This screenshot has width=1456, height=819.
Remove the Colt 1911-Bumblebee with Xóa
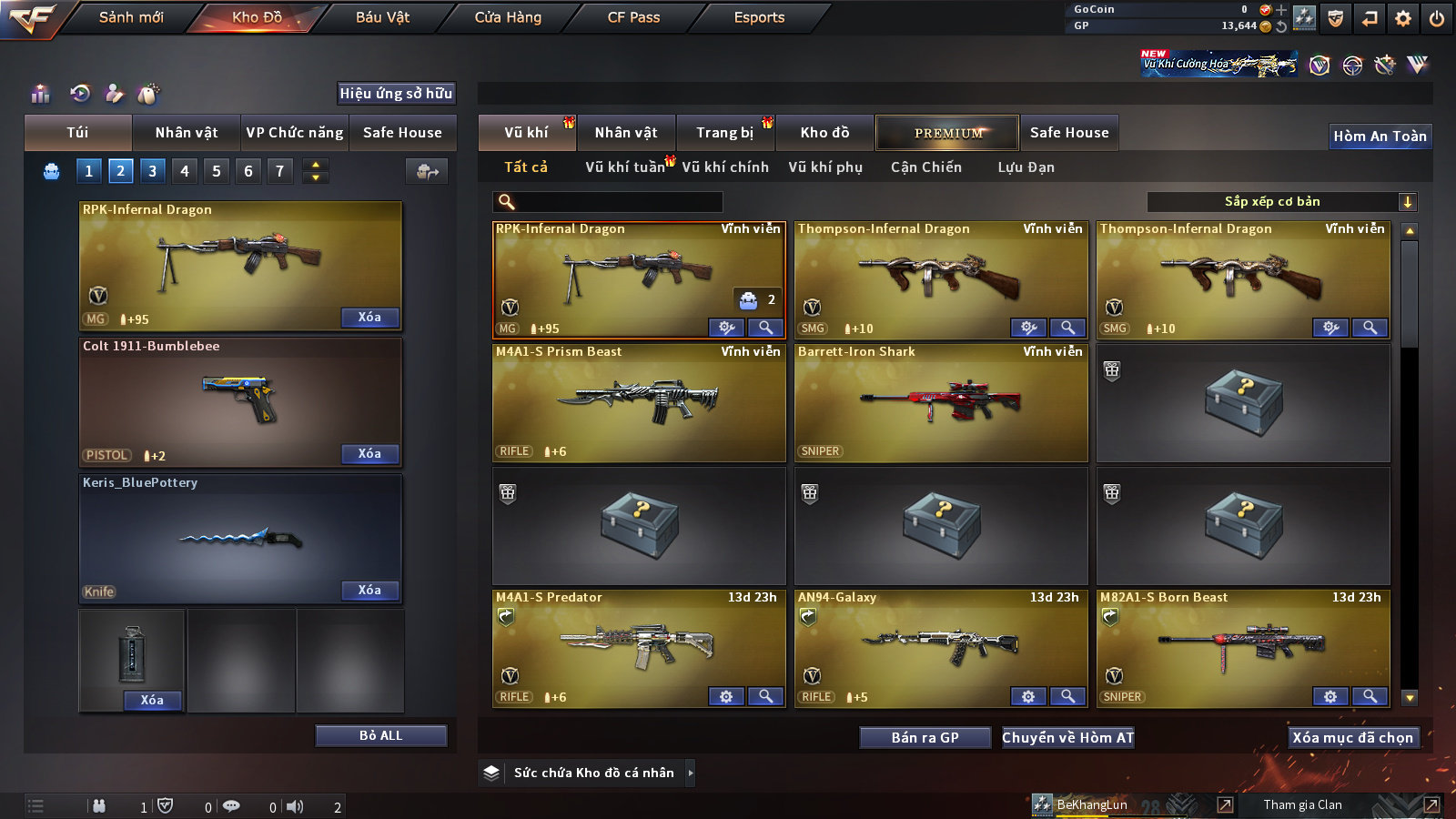click(x=369, y=453)
